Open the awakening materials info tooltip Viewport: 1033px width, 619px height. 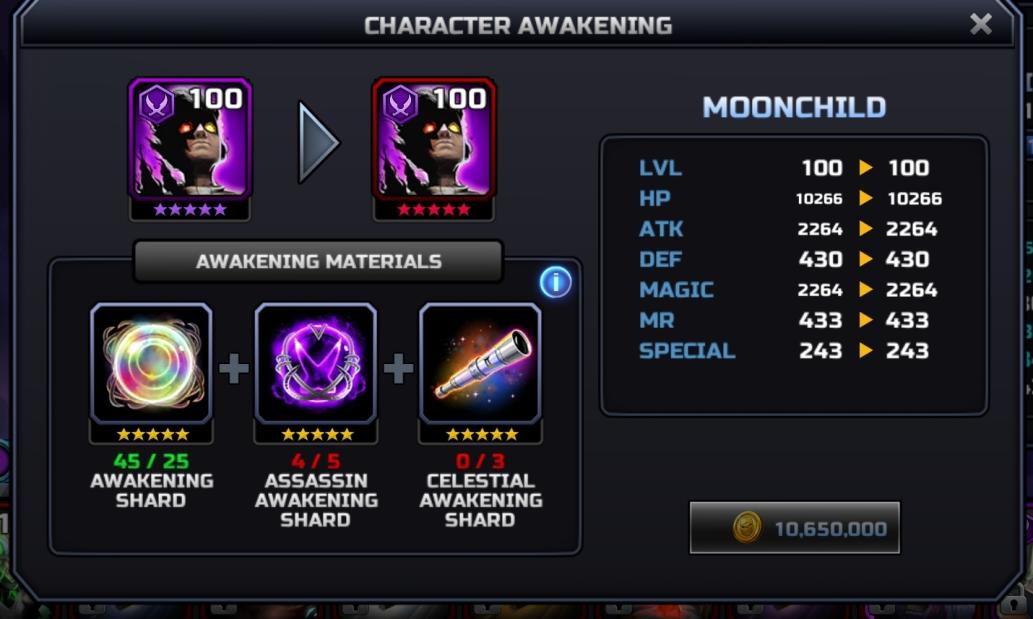555,283
